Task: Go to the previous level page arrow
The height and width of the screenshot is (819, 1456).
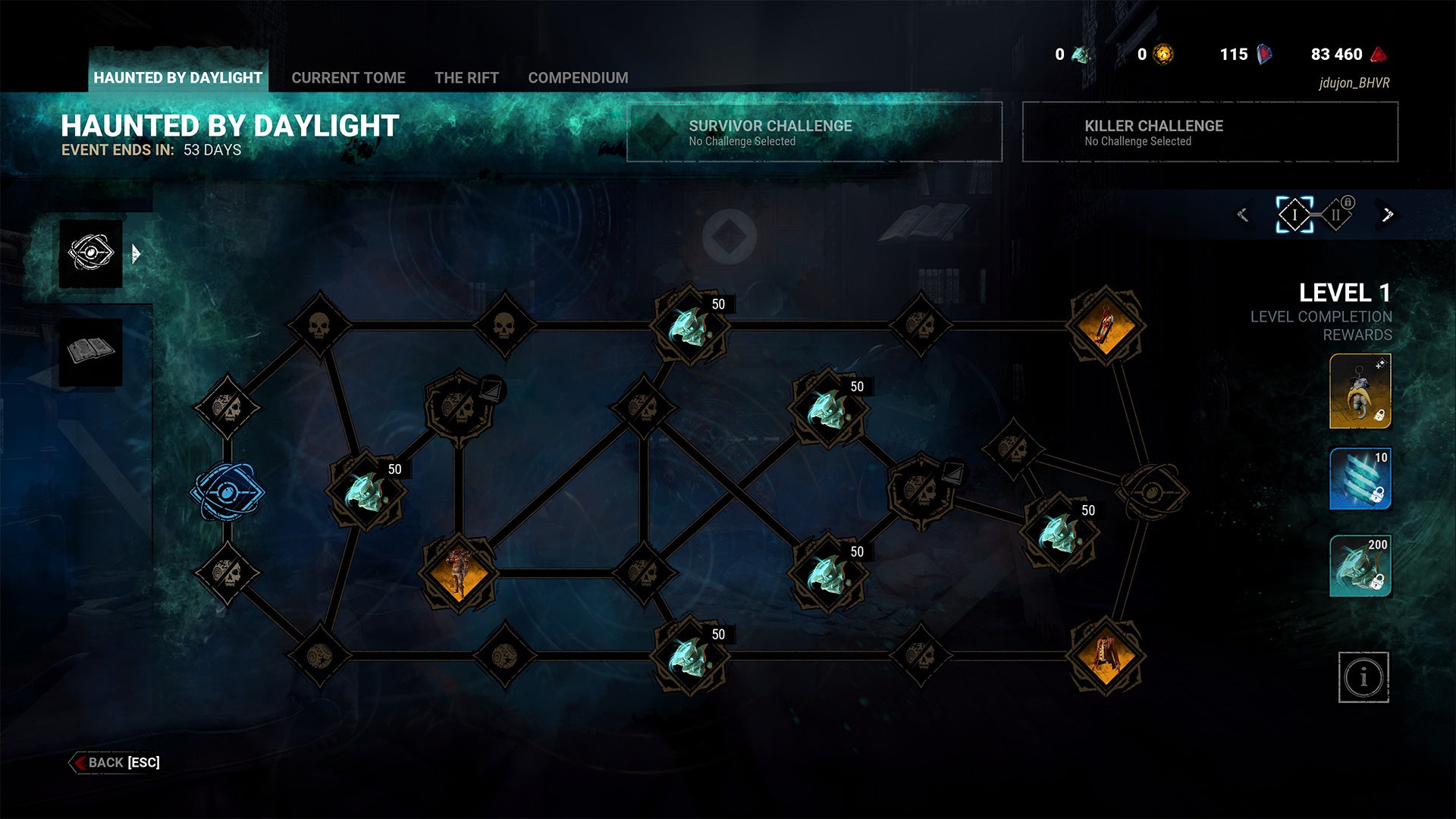Action: pos(1243,215)
